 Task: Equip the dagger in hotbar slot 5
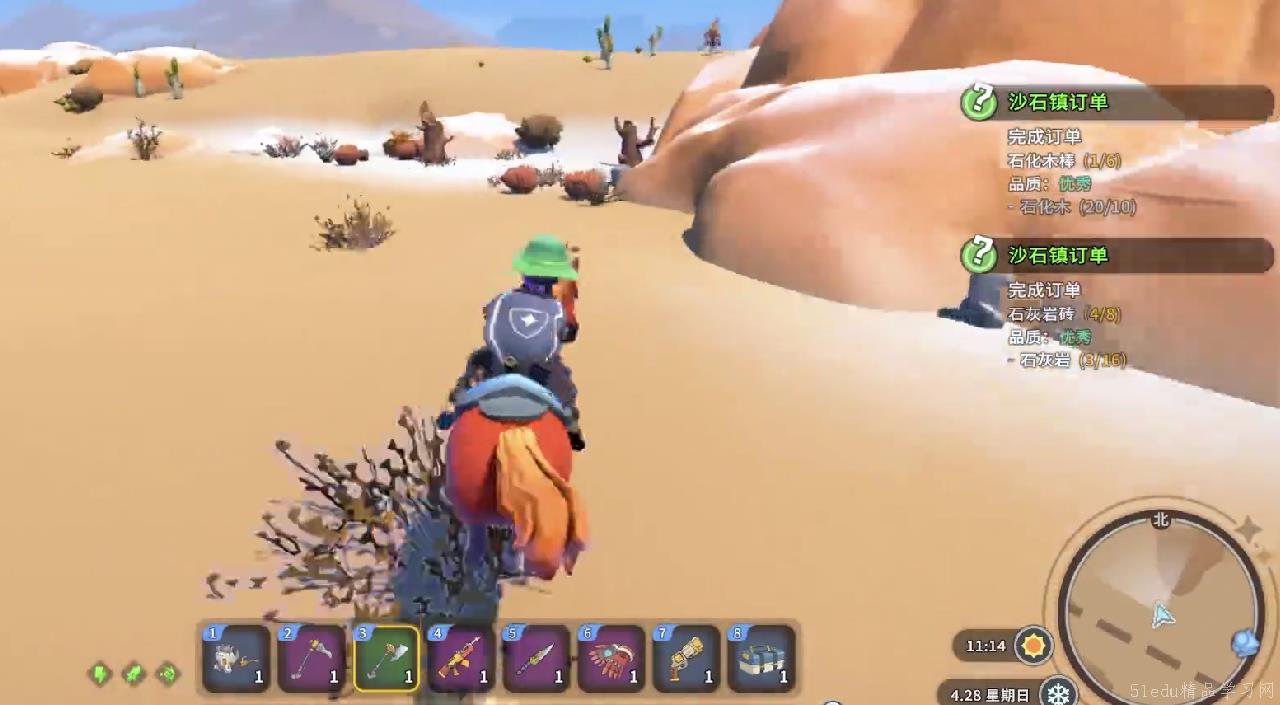[x=536, y=658]
